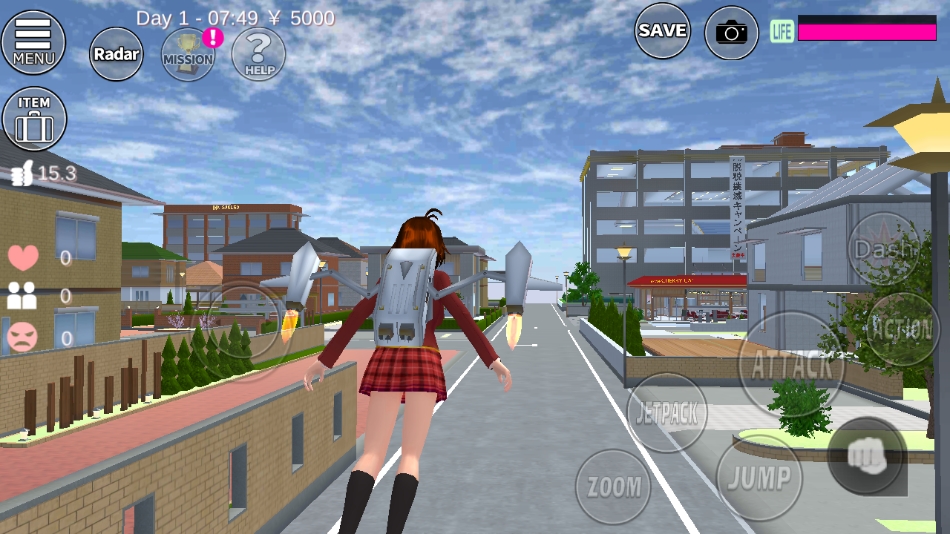Select the pink heart lover icon
This screenshot has width=950, height=534.
[x=22, y=258]
